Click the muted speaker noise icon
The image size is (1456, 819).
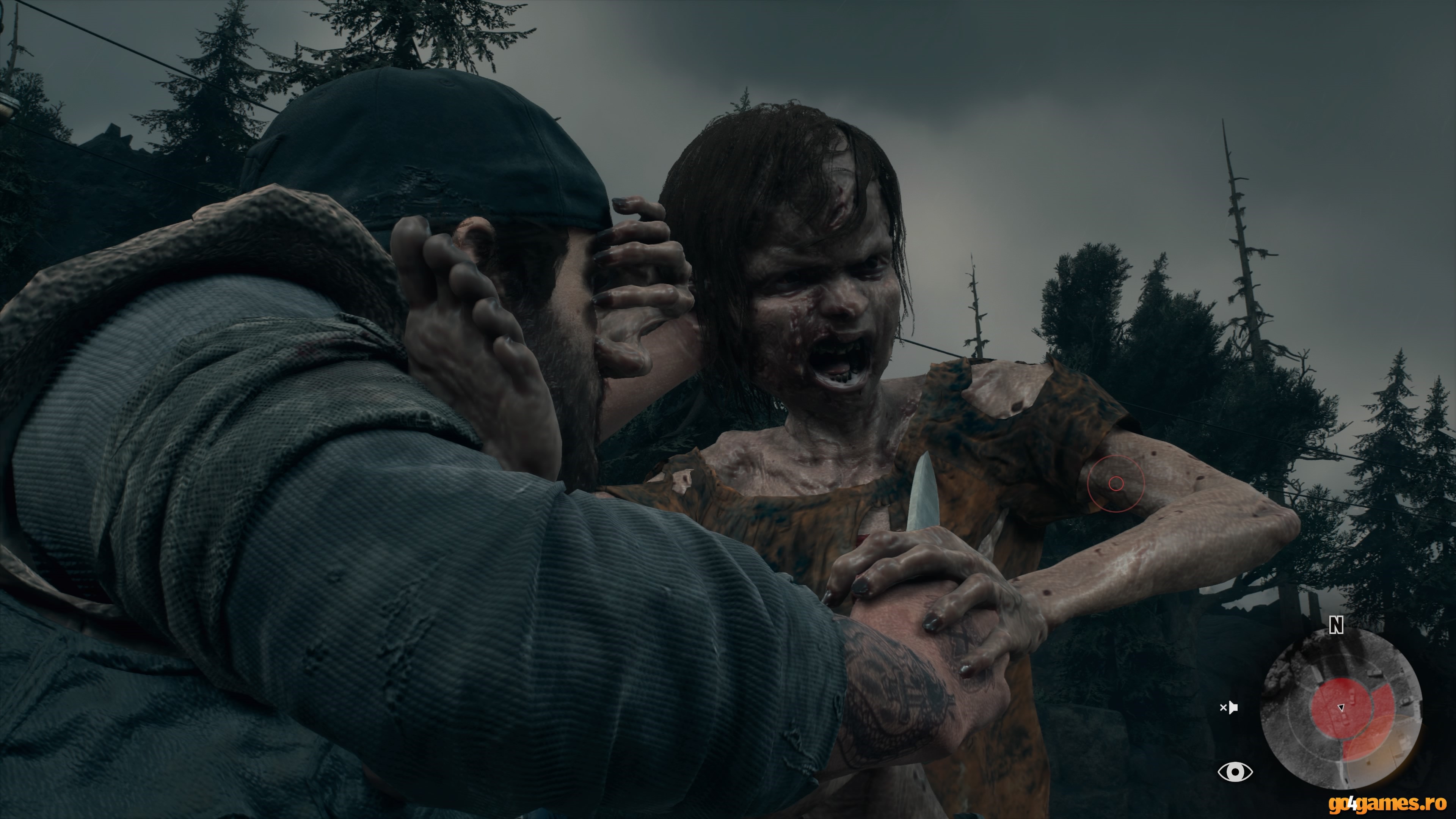pos(1229,707)
